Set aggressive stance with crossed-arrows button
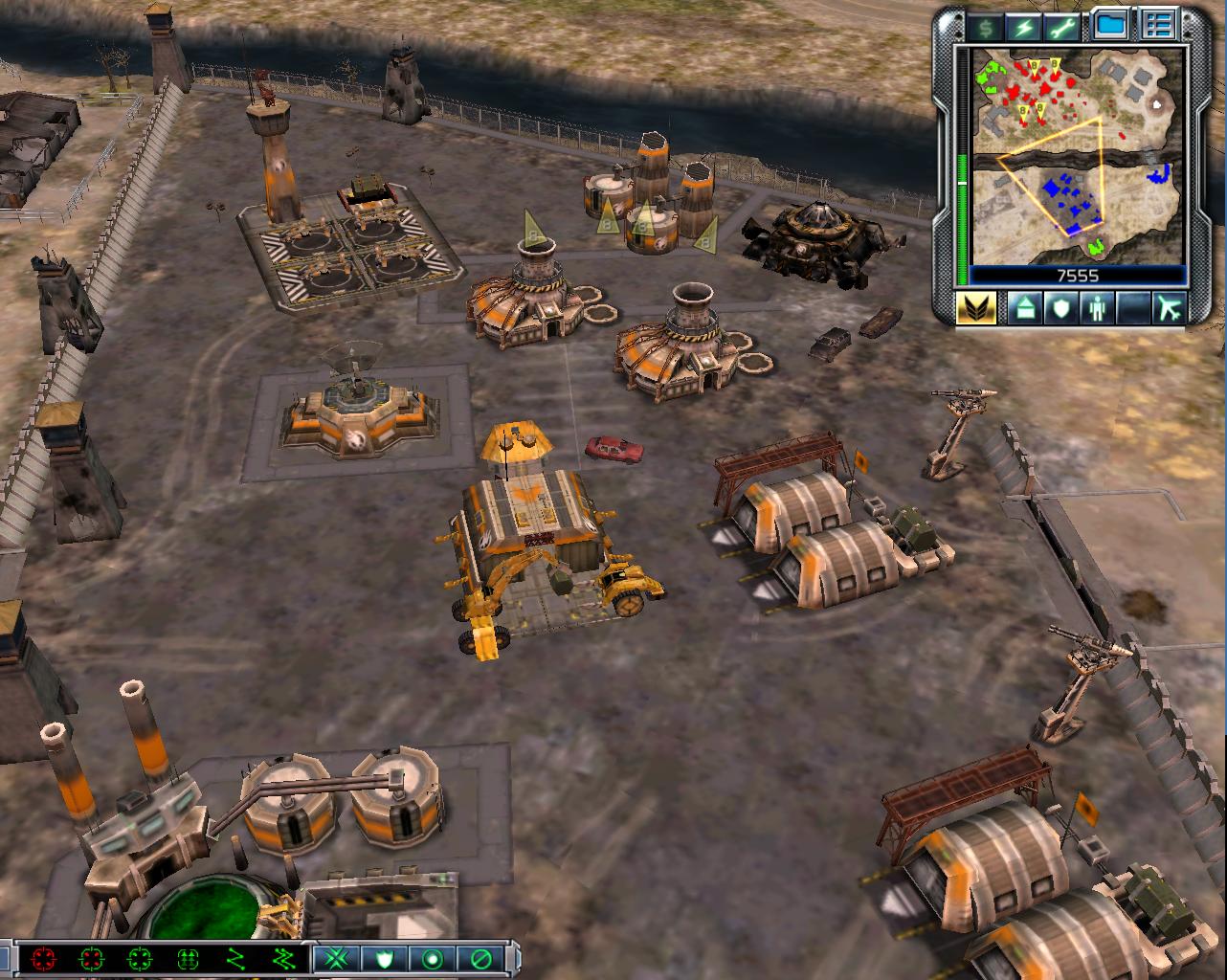 click(x=336, y=958)
